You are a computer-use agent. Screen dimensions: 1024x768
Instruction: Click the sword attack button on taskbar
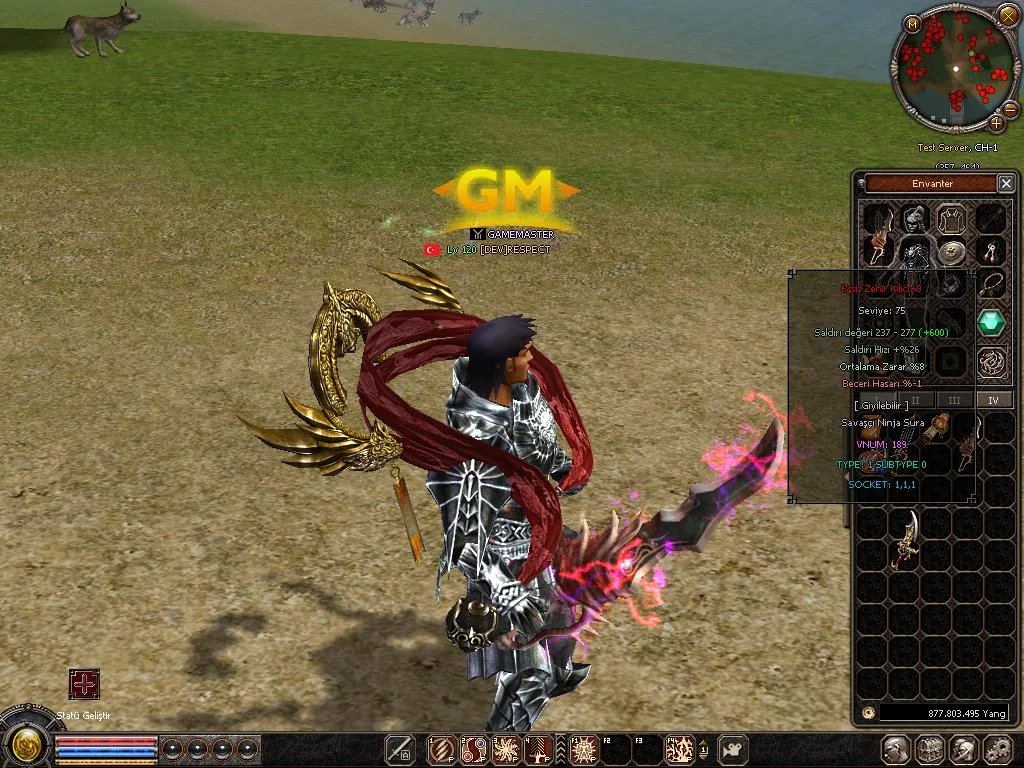tap(400, 749)
